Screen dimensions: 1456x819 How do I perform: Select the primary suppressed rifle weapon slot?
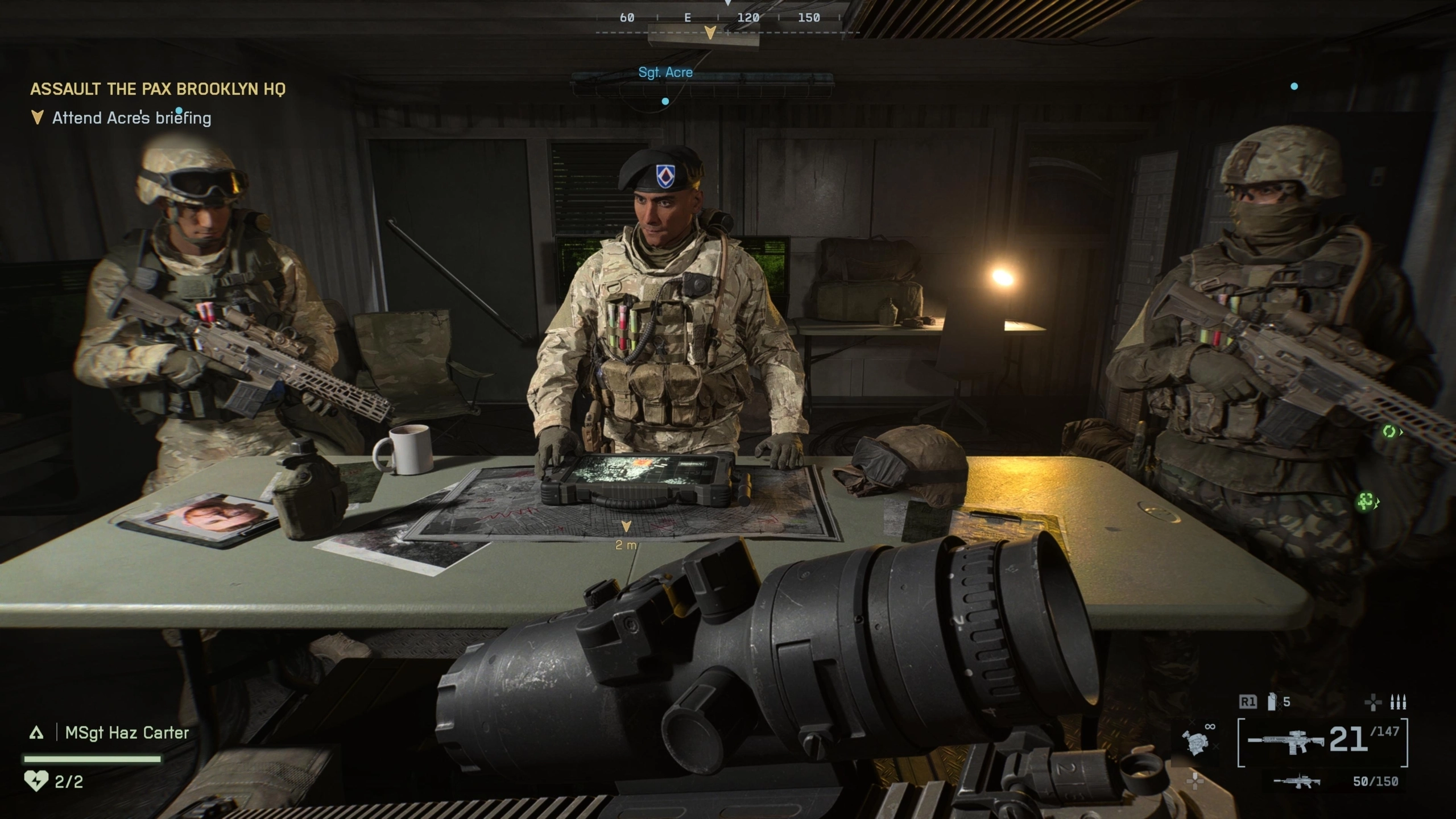point(1285,742)
